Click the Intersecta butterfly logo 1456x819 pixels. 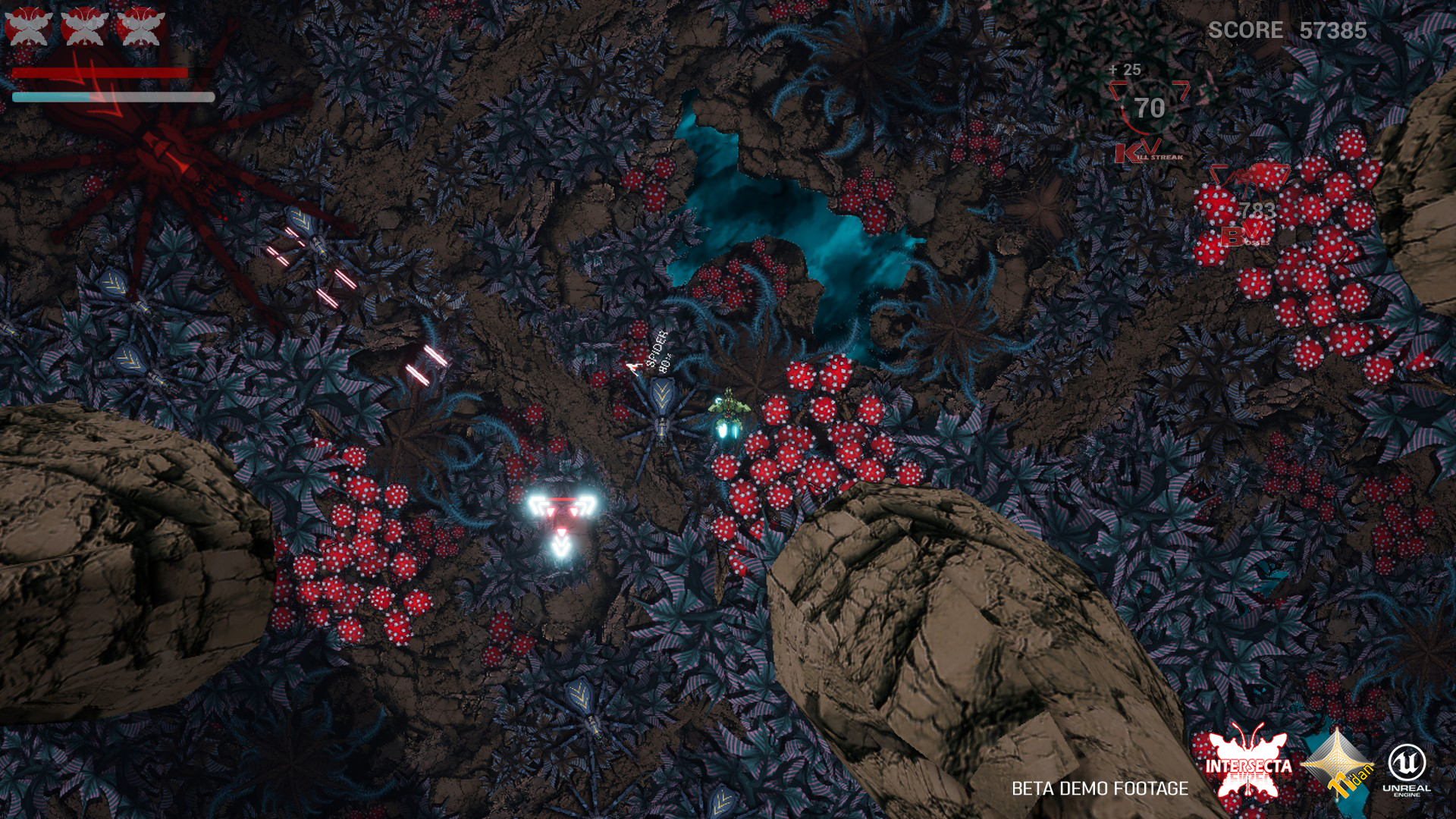(x=1247, y=766)
